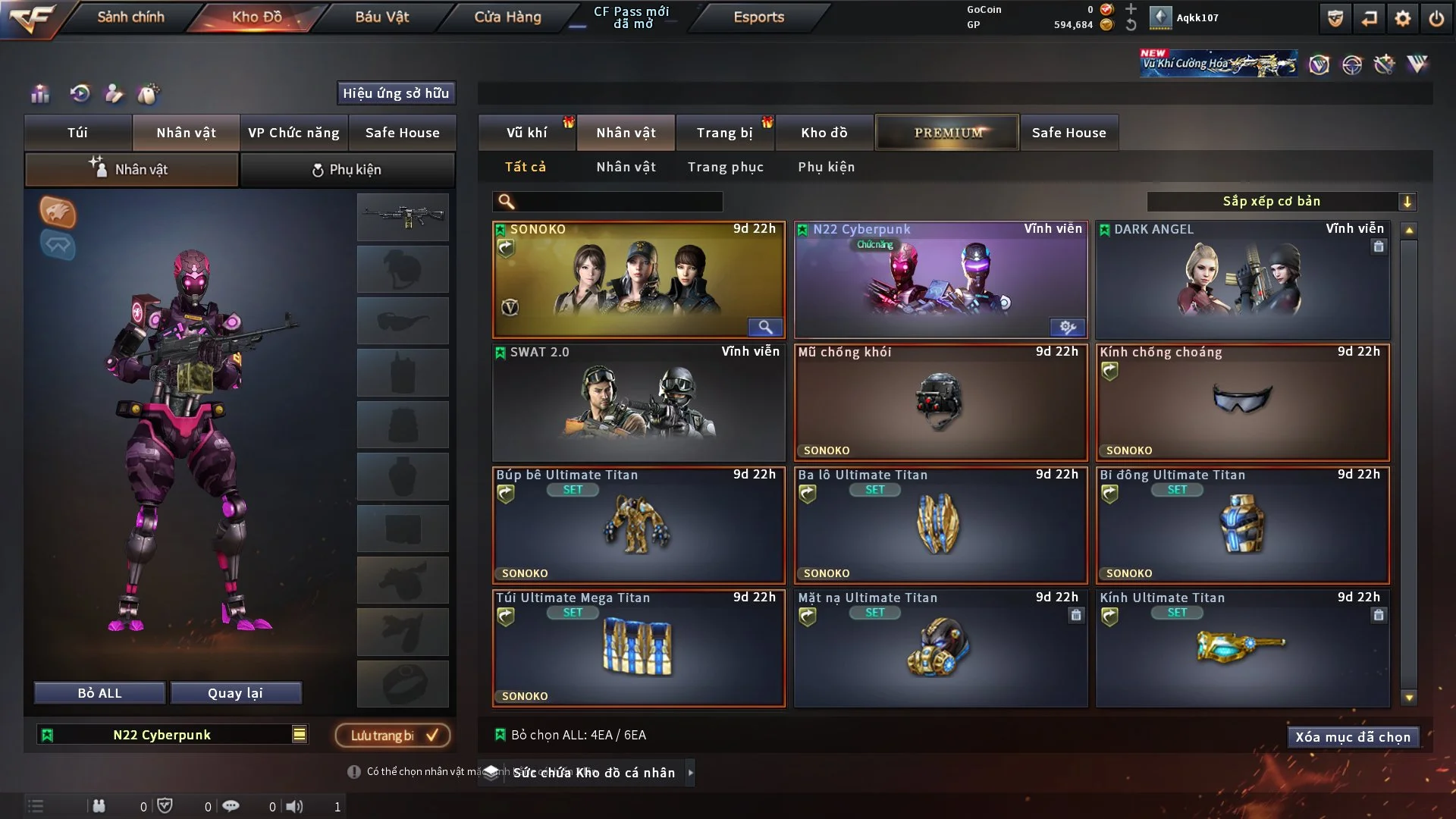
Task: Open the Sắp xếp cơ bản sort dropdown
Action: (1281, 202)
